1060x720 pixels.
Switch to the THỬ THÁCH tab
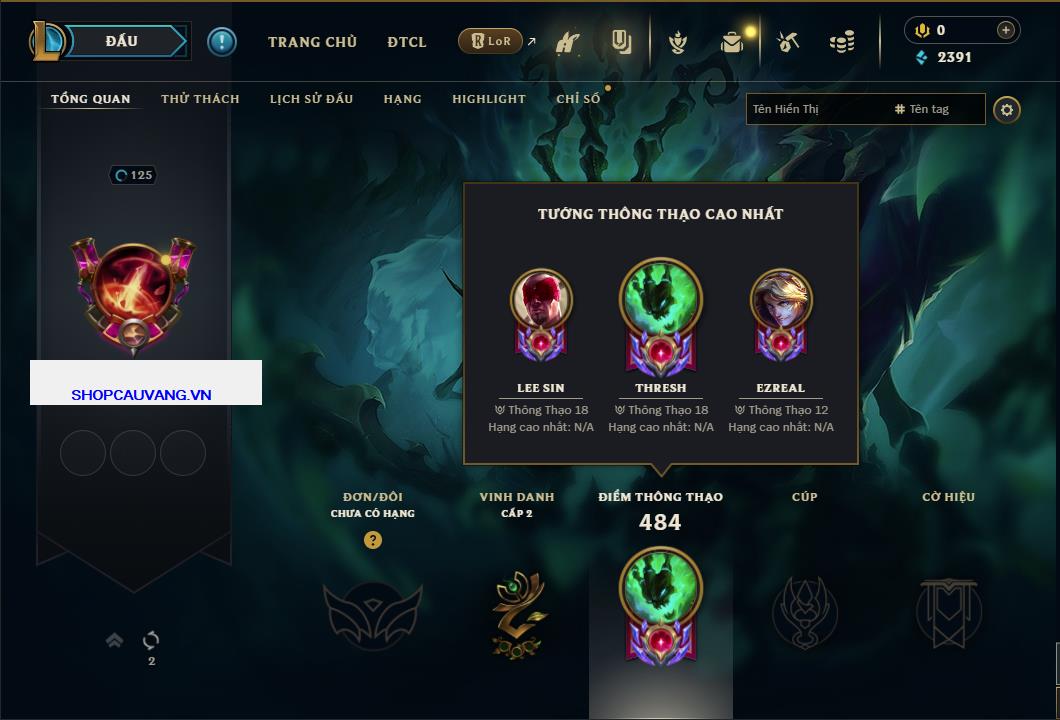point(200,99)
